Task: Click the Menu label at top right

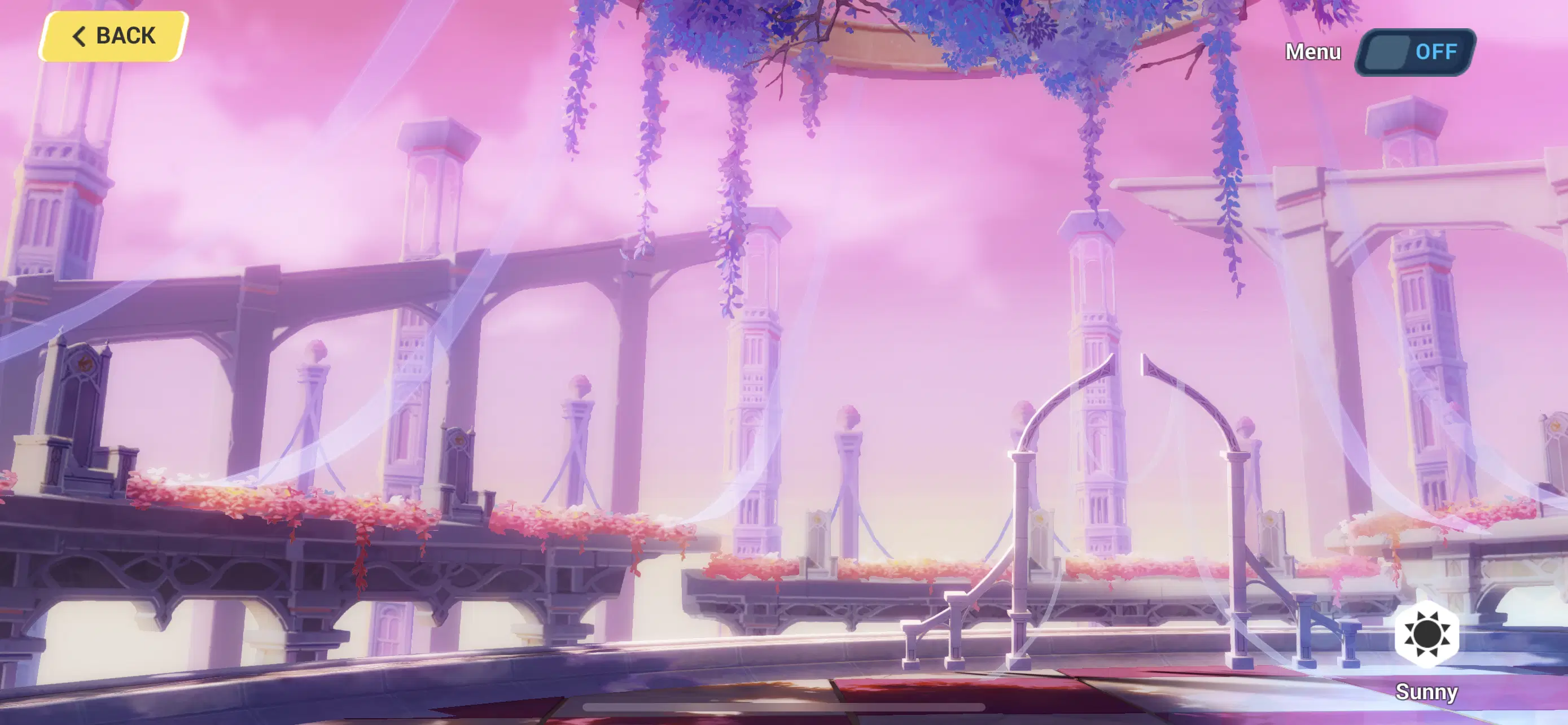Action: point(1312,53)
